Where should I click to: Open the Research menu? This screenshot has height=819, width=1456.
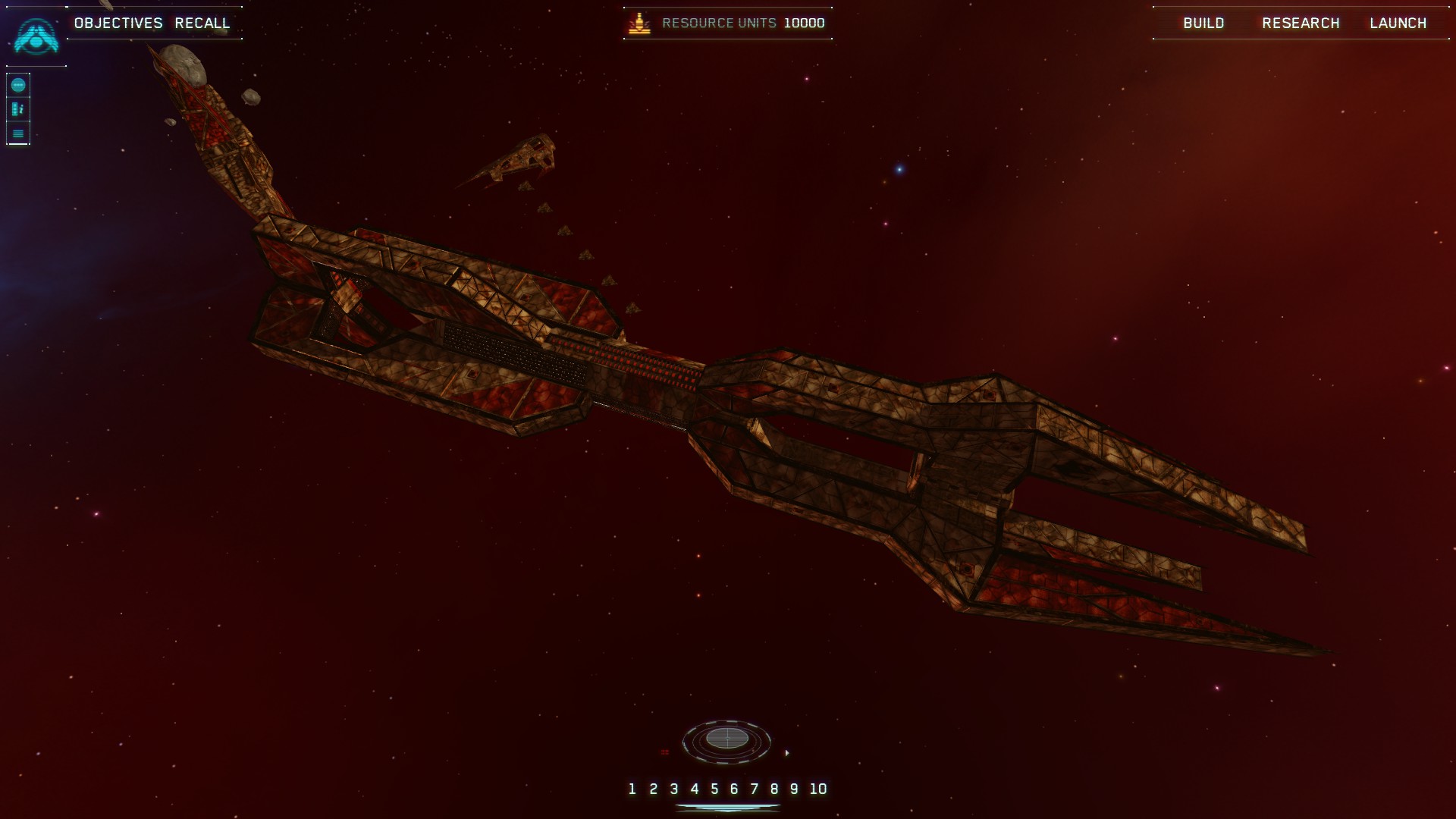pos(1301,23)
